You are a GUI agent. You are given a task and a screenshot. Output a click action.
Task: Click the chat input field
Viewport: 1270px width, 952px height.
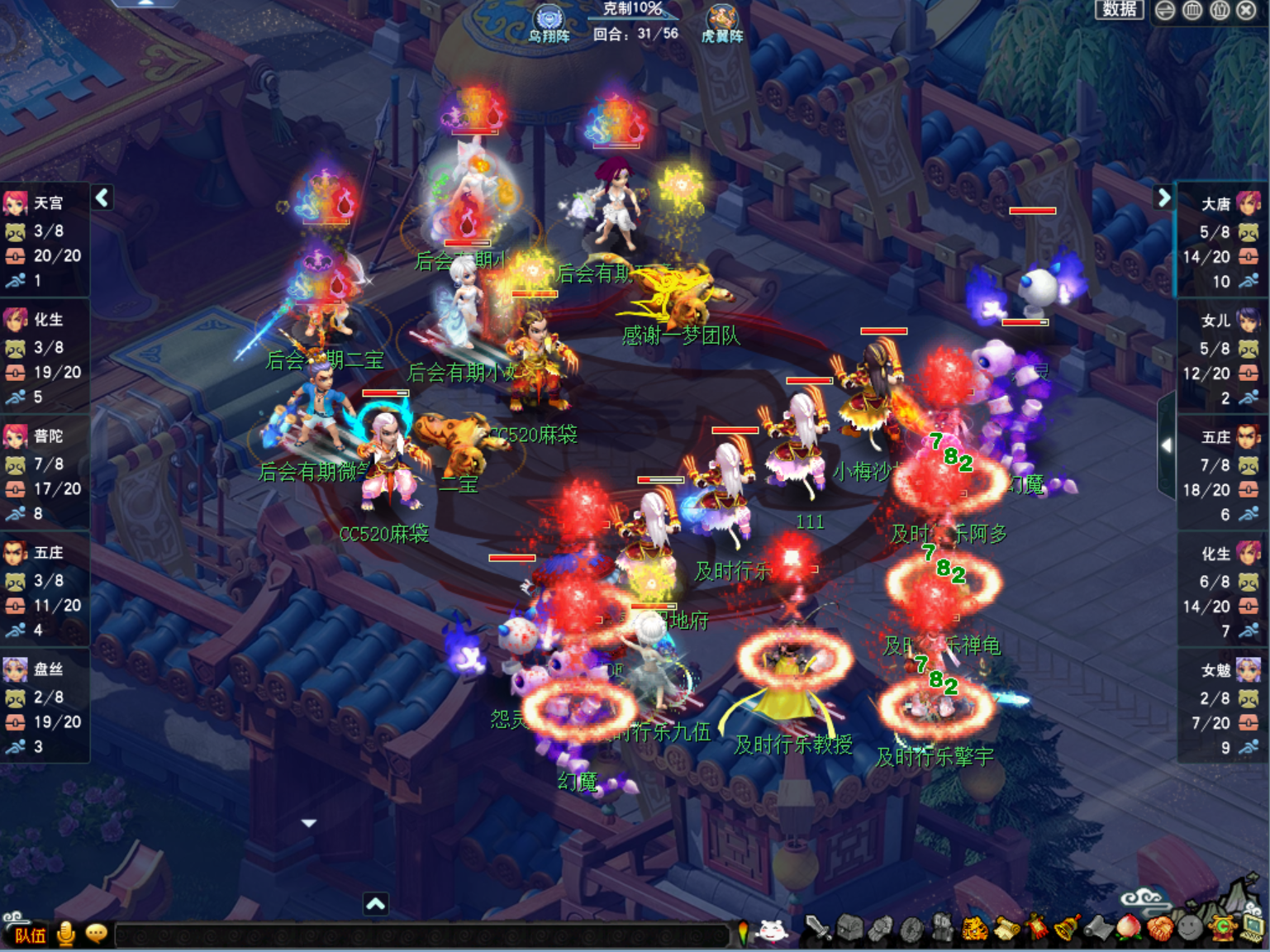[x=421, y=935]
